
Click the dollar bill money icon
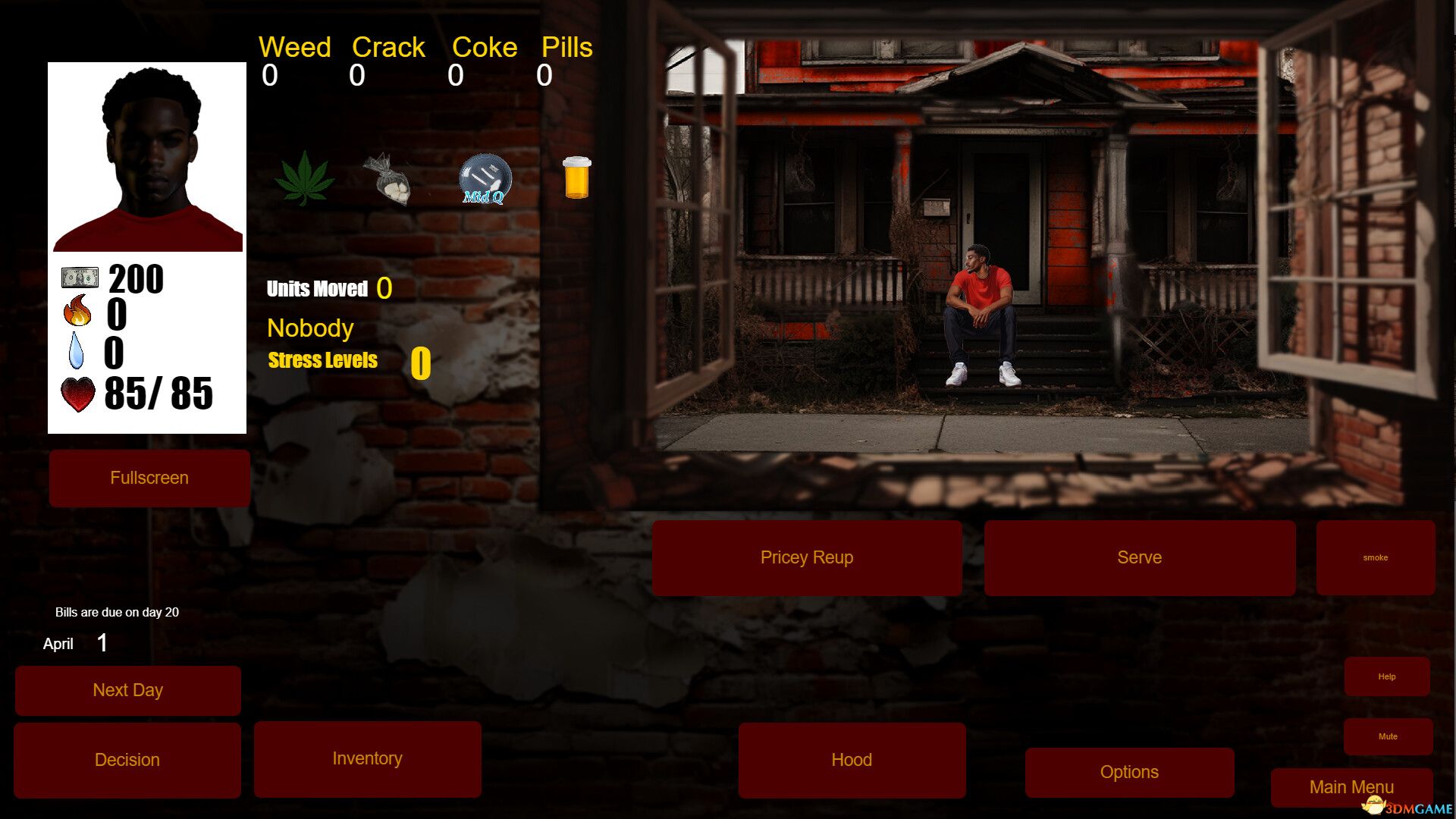(79, 278)
